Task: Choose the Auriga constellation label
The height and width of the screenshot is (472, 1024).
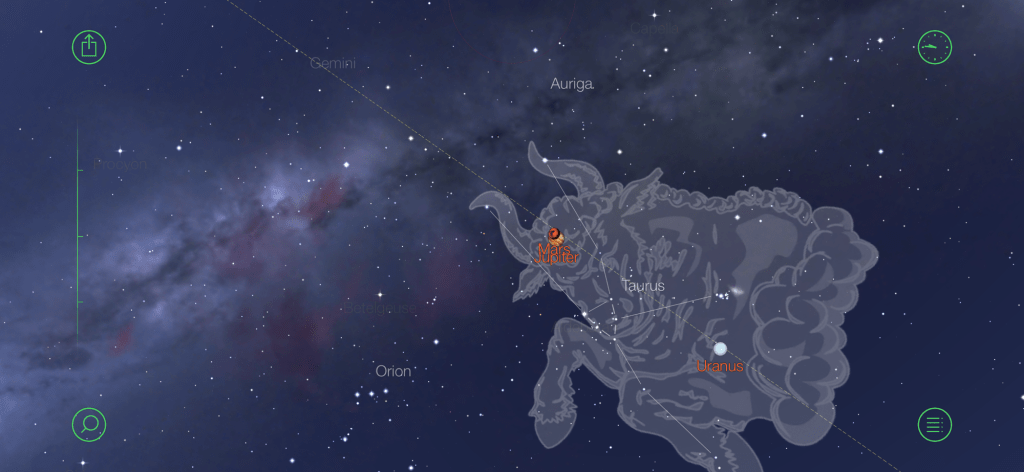Action: 572,84
